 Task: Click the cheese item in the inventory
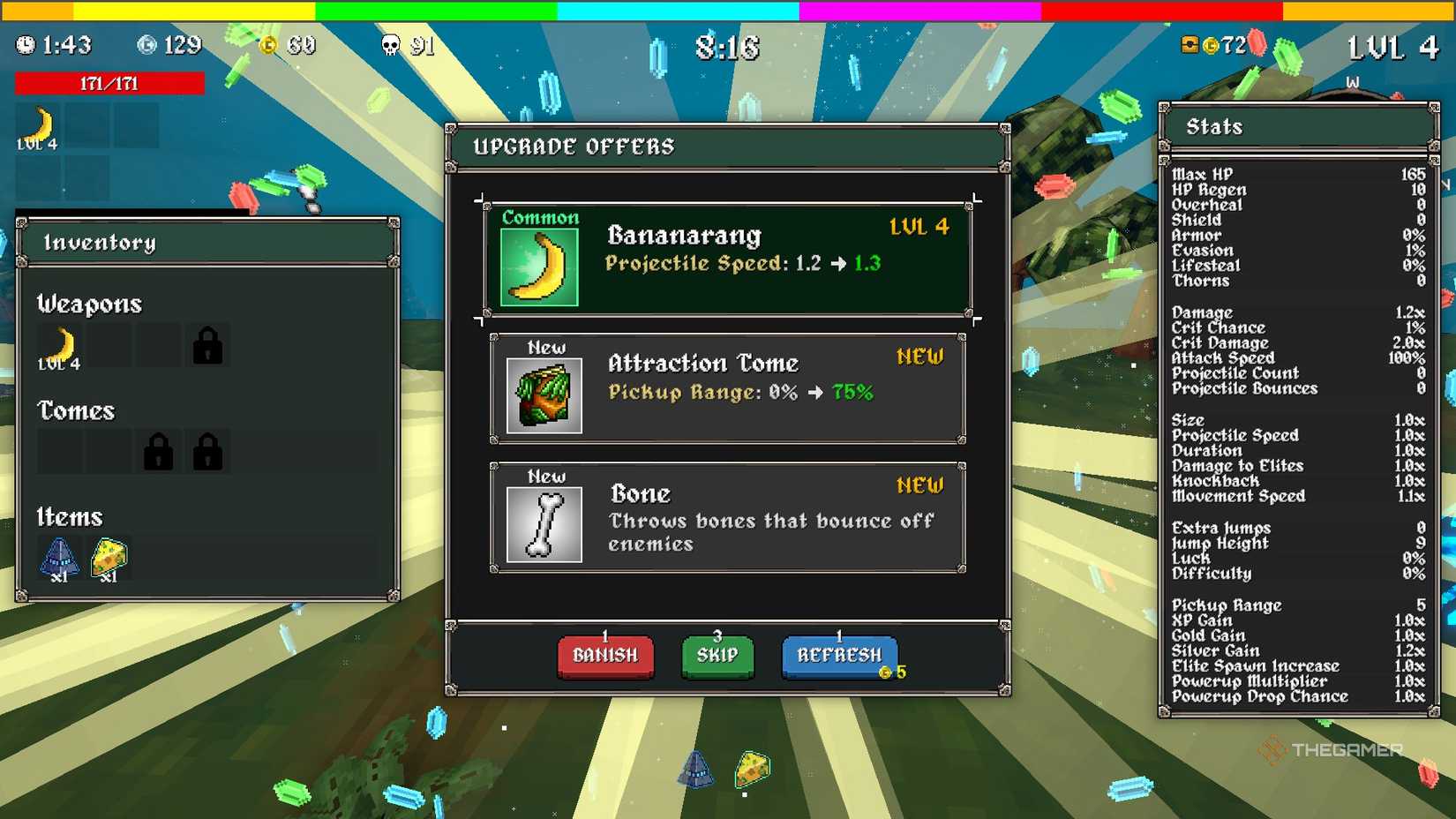pyautogui.click(x=108, y=556)
